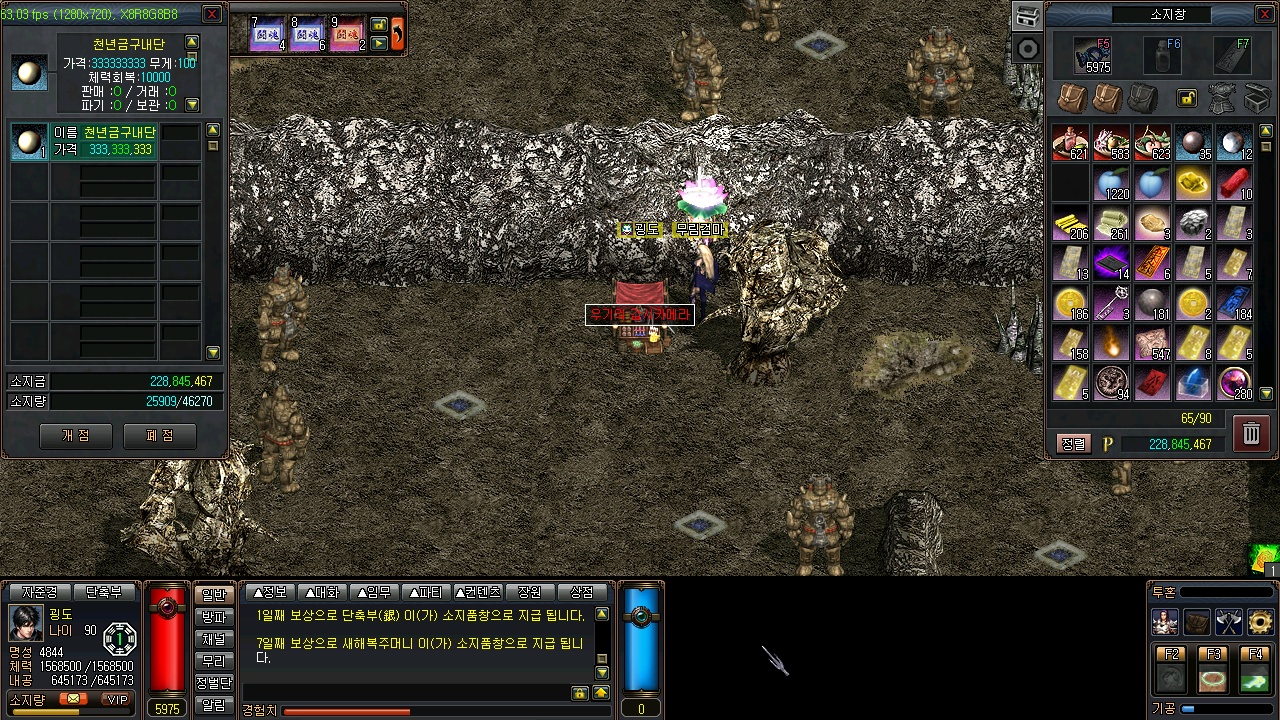Viewport: 1280px width, 720px height.
Task: Open the mail envelope icon
Action: (x=72, y=700)
